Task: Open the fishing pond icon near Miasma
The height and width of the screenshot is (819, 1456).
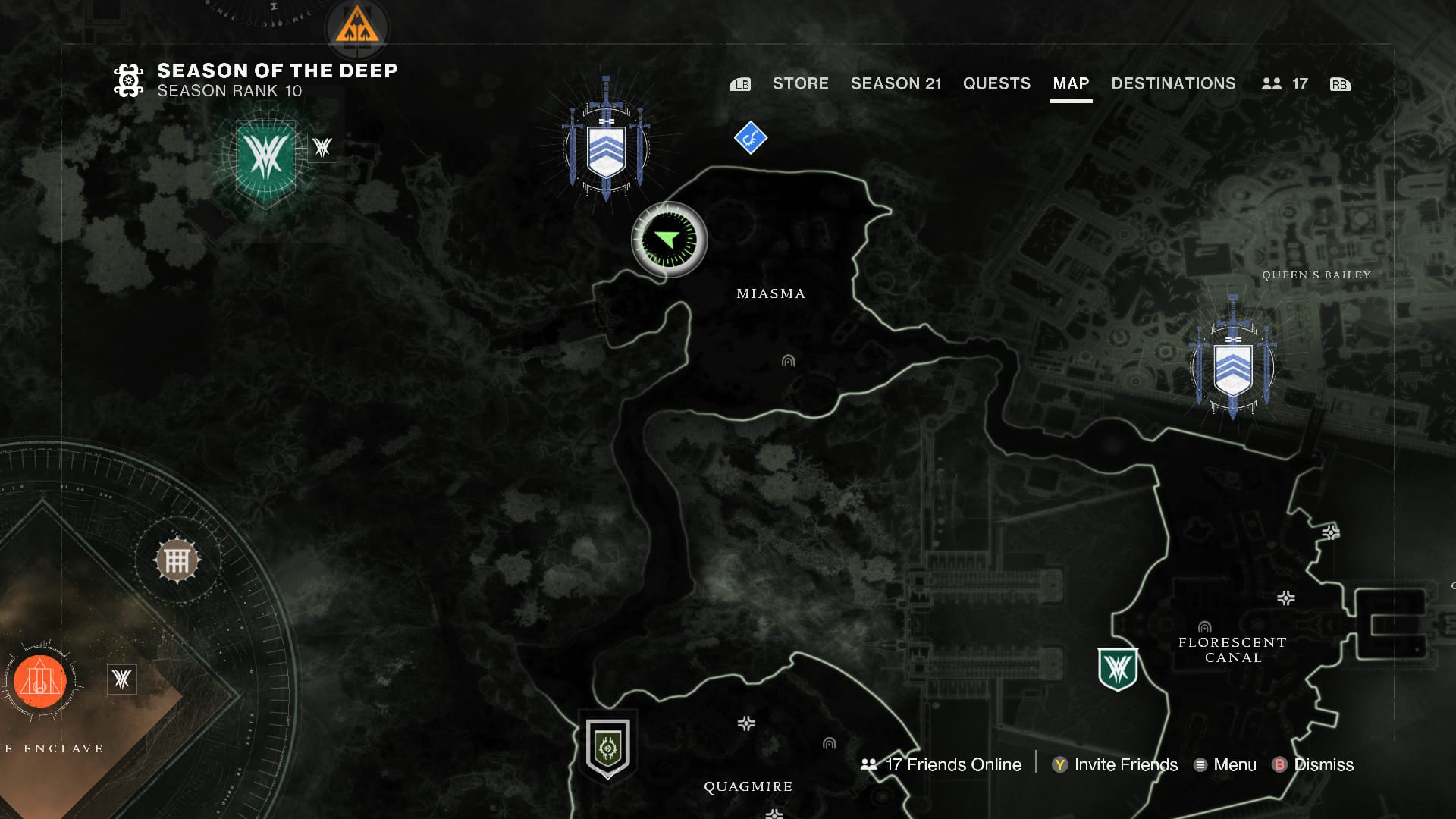Action: pos(750,137)
